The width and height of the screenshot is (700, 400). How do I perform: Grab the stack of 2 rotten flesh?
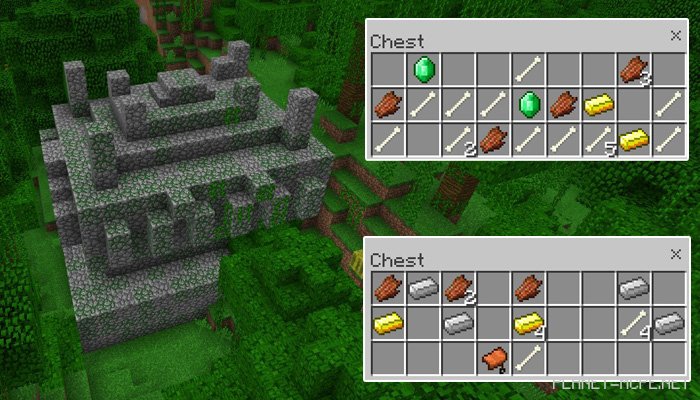point(457,288)
